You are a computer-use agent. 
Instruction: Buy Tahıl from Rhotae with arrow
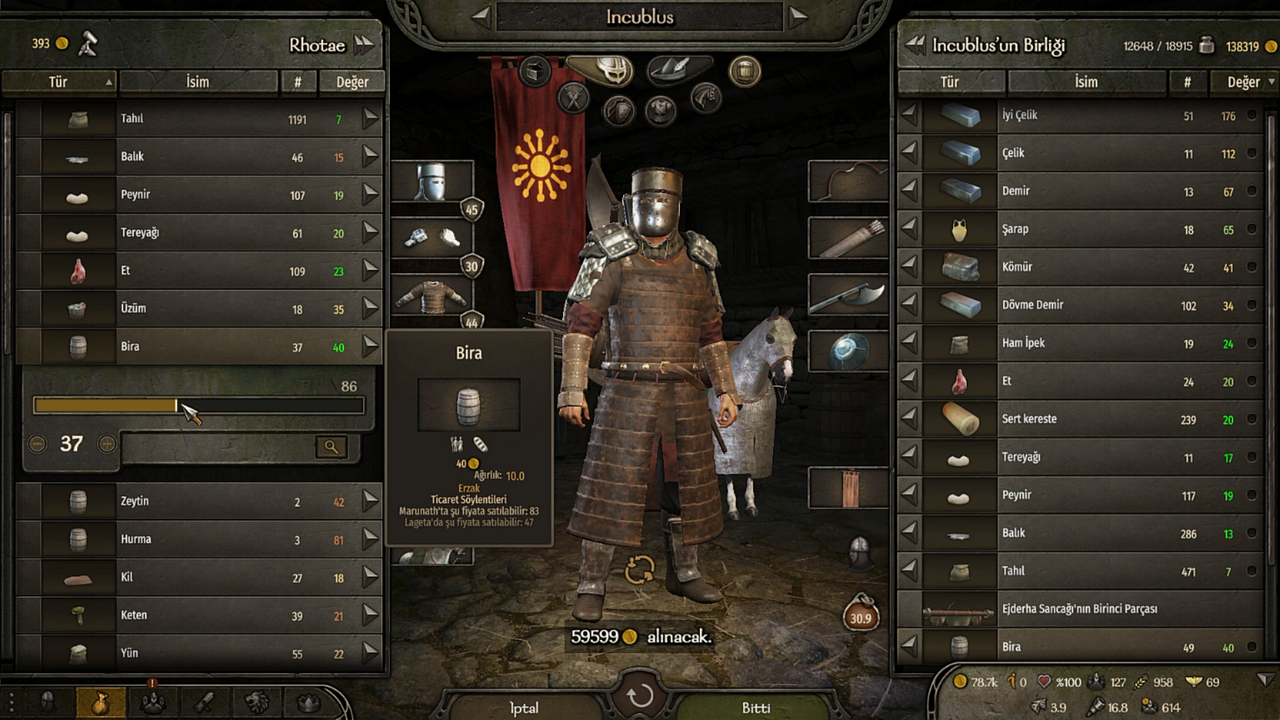[x=371, y=119]
